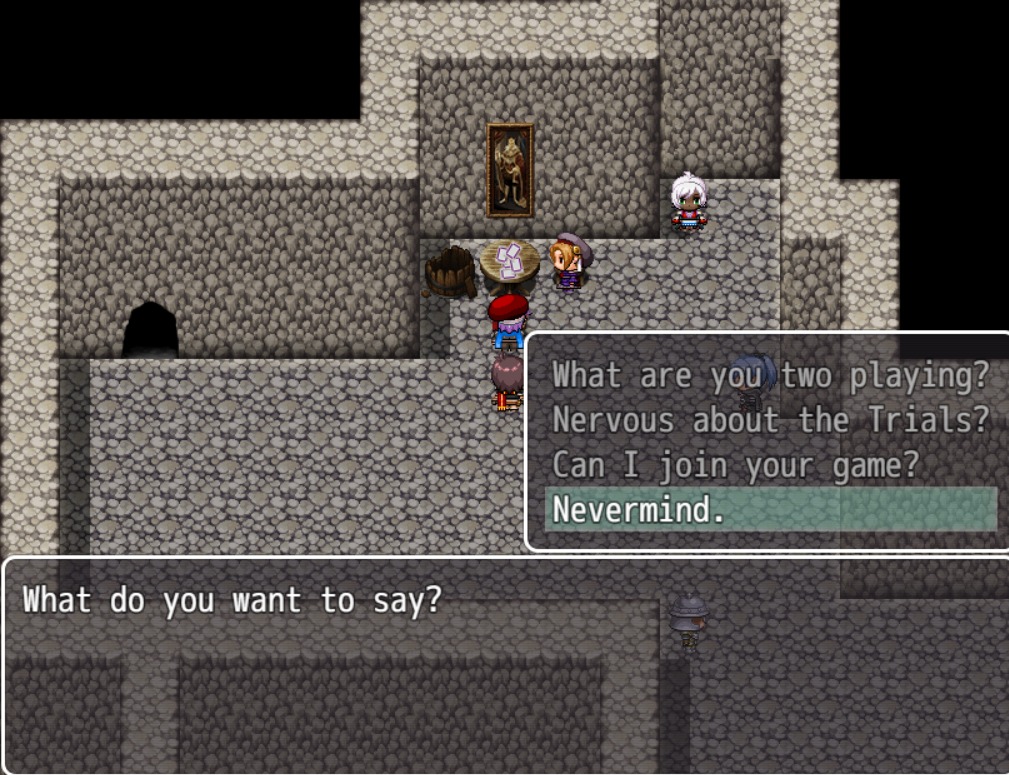This screenshot has width=1009, height=775.
Task: Pick the highlighted "Nevermind." option
Action: pos(770,510)
